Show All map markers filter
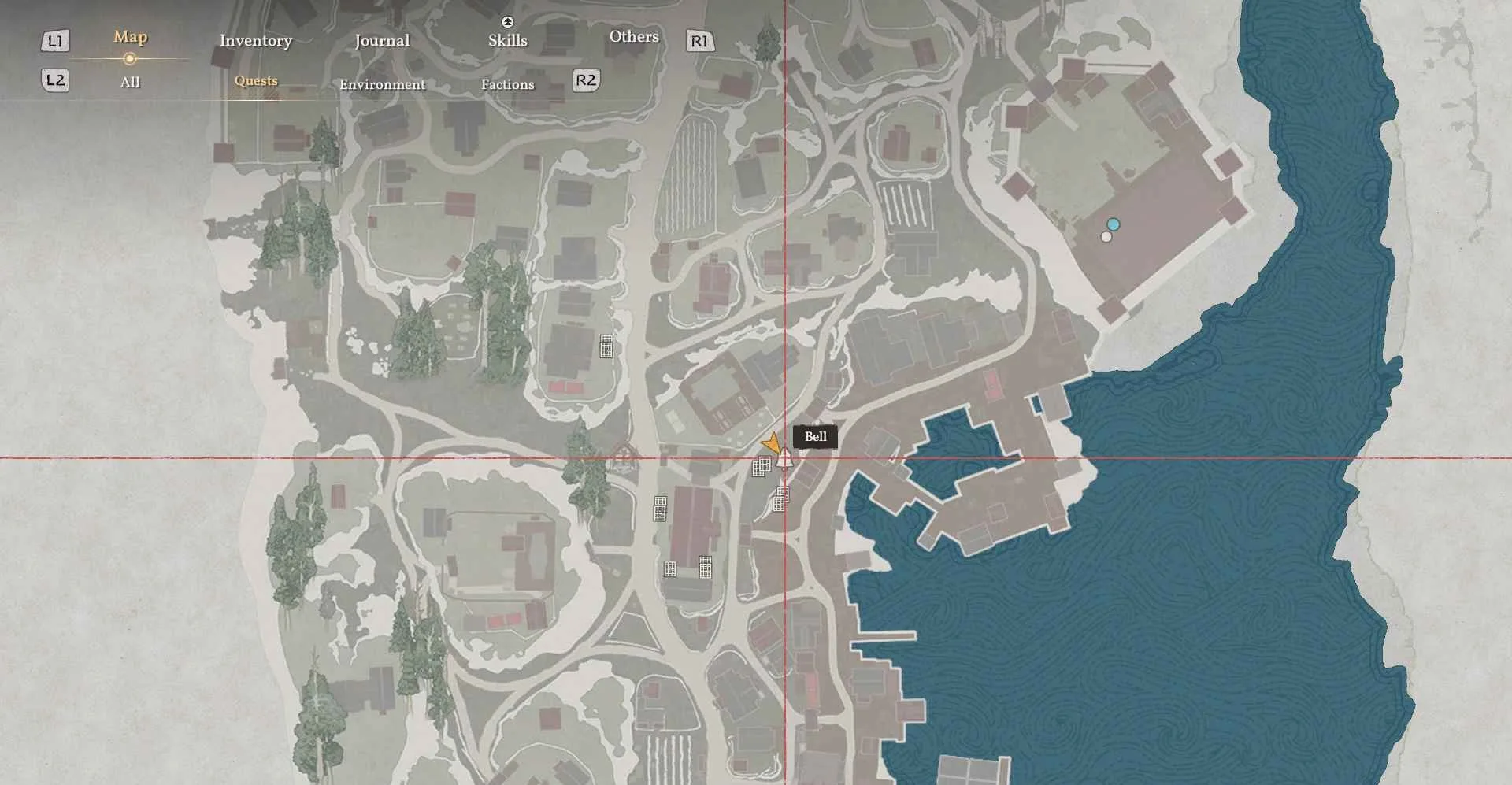This screenshot has height=785, width=1512. pos(130,82)
